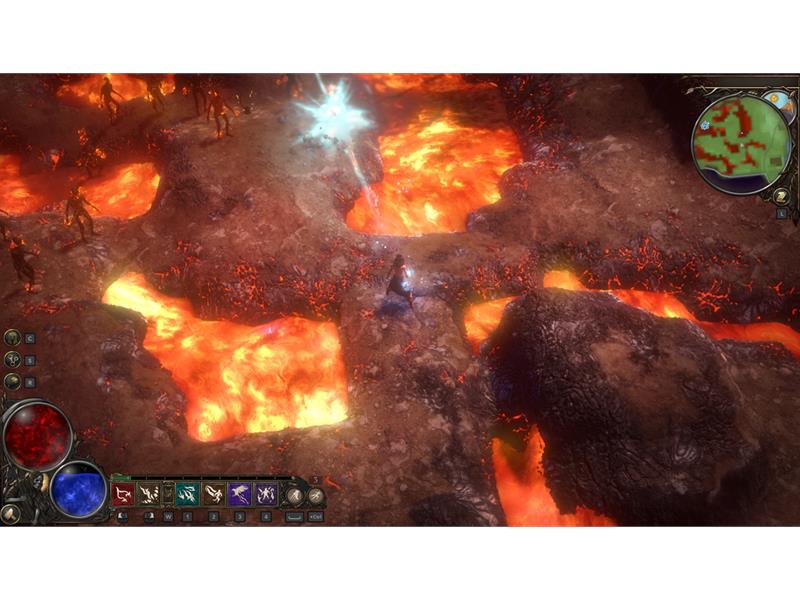Screen dimensions: 800x600
Task: Open the skills menu three-circles icon
Action: click(x=12, y=360)
